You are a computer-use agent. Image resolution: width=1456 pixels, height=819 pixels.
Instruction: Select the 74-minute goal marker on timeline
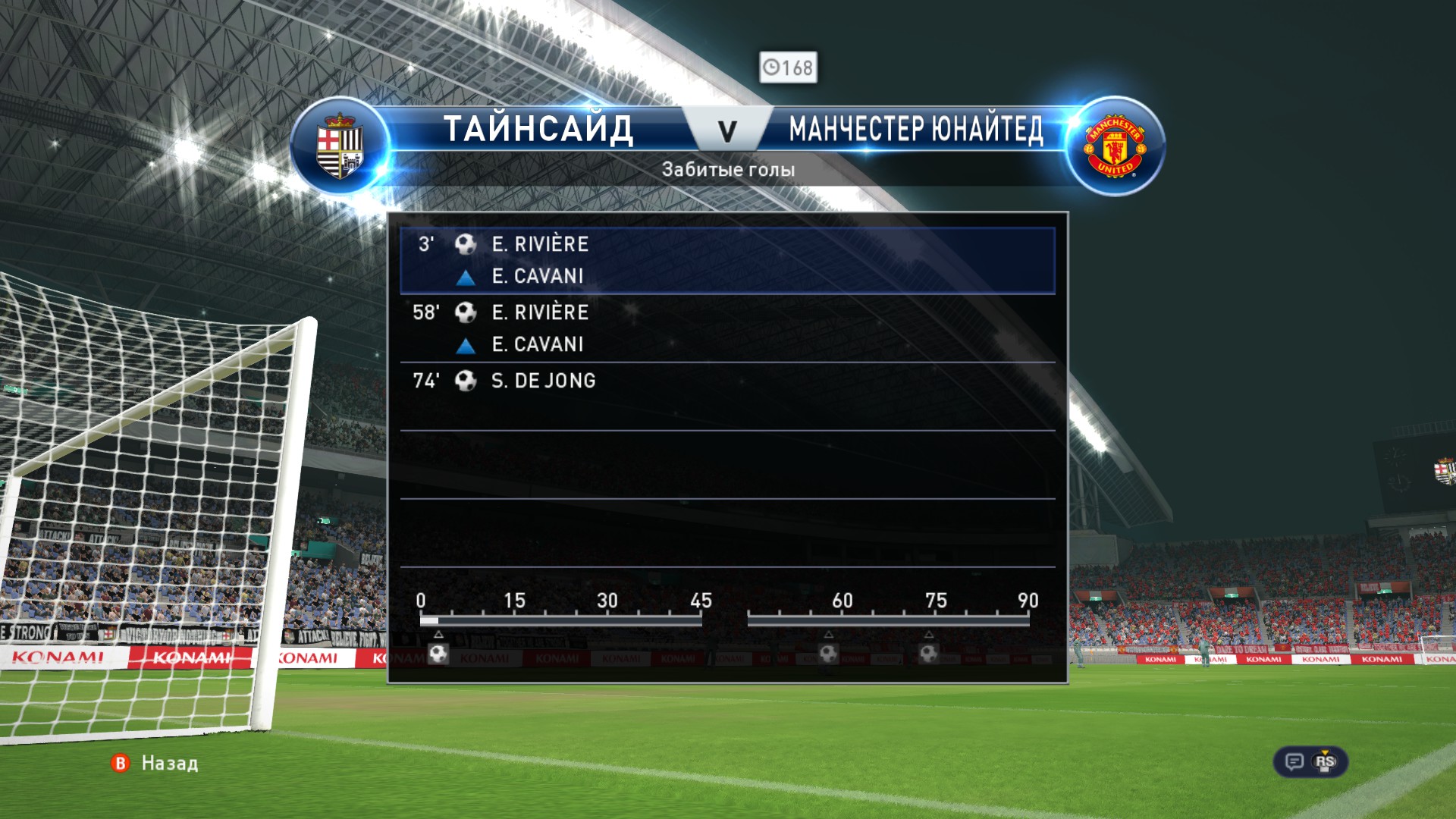(929, 653)
